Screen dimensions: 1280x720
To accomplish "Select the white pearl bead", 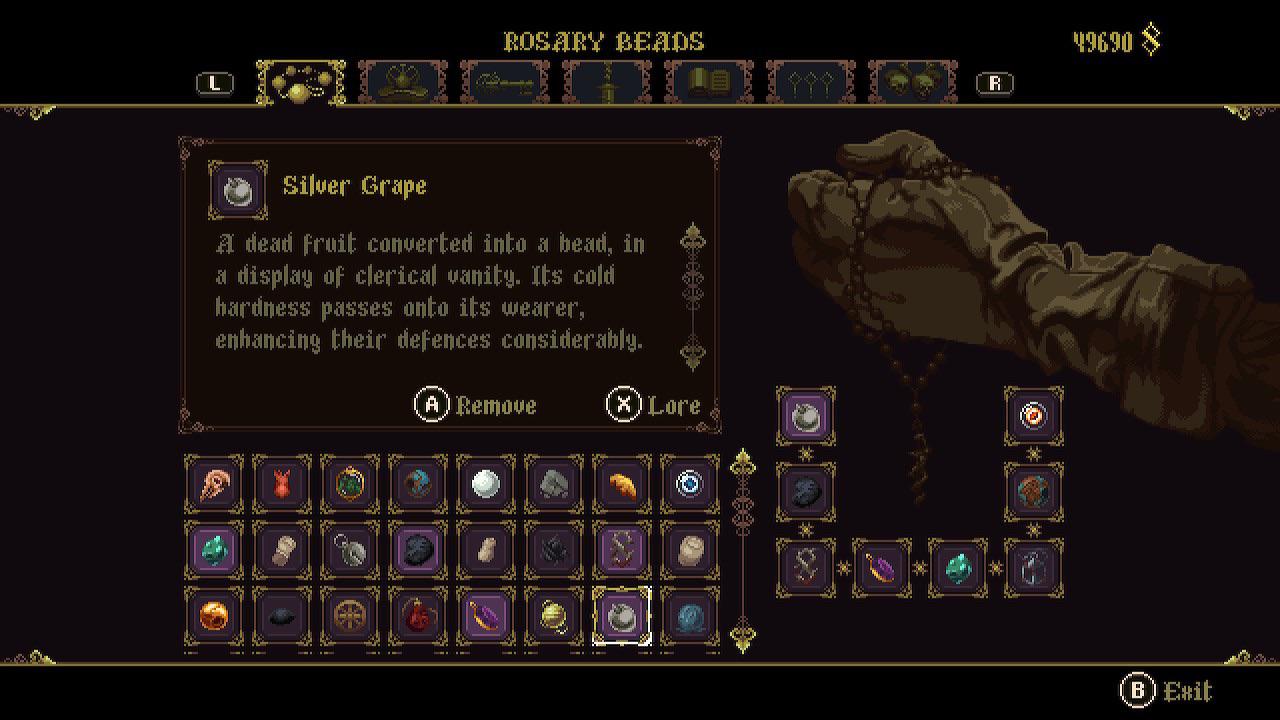I will click(x=485, y=485).
